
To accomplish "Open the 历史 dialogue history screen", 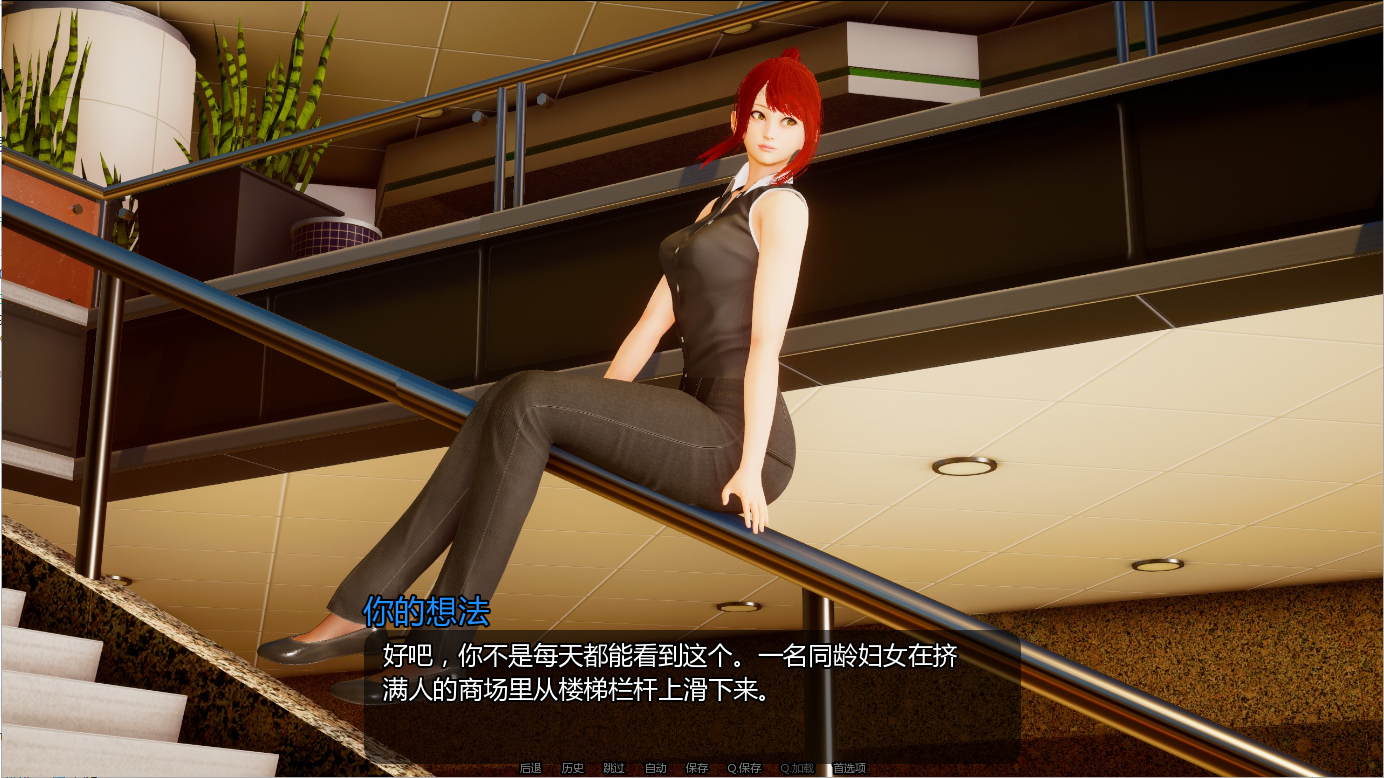I will 570,769.
